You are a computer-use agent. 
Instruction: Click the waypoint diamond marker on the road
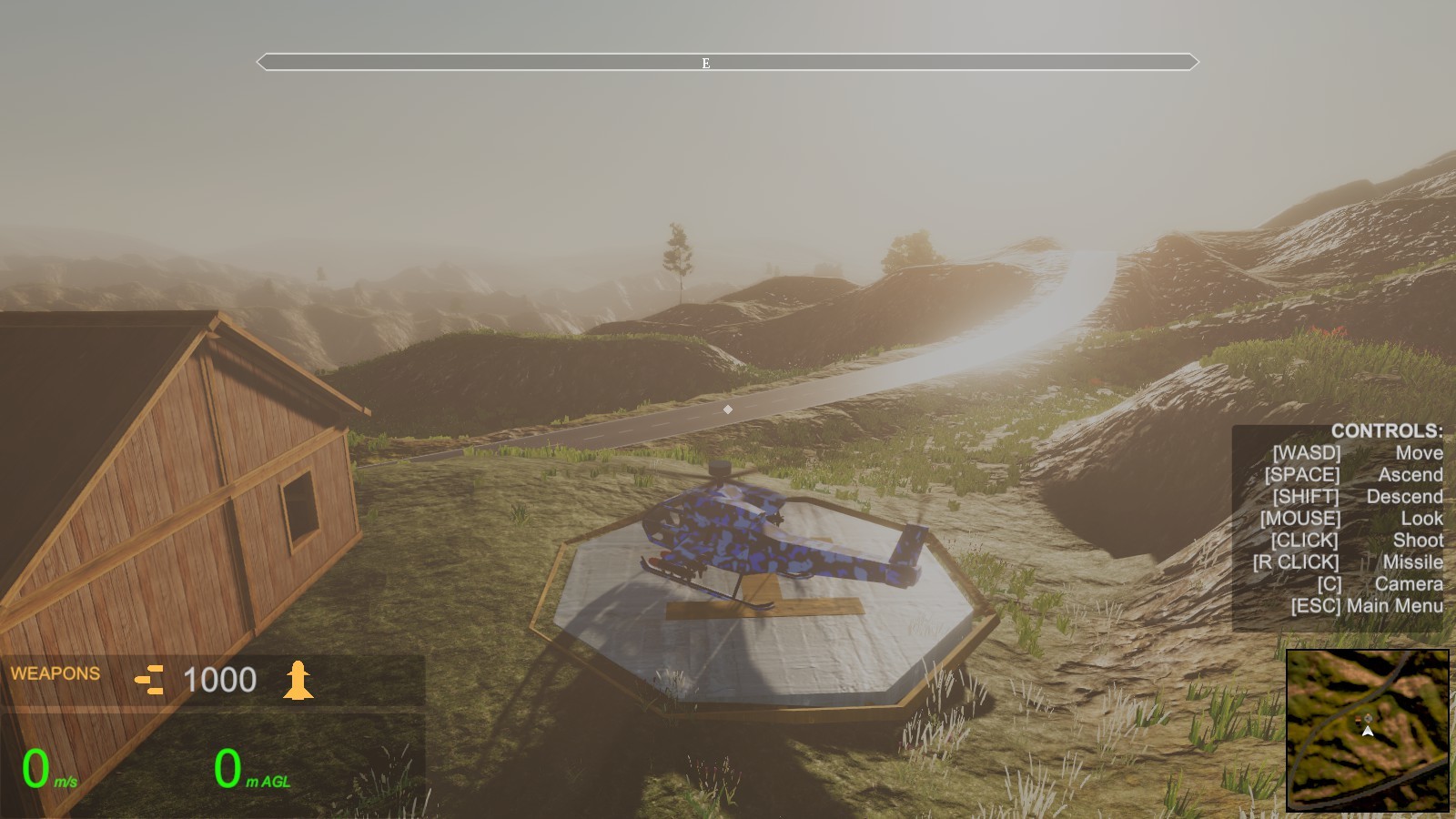click(x=727, y=409)
